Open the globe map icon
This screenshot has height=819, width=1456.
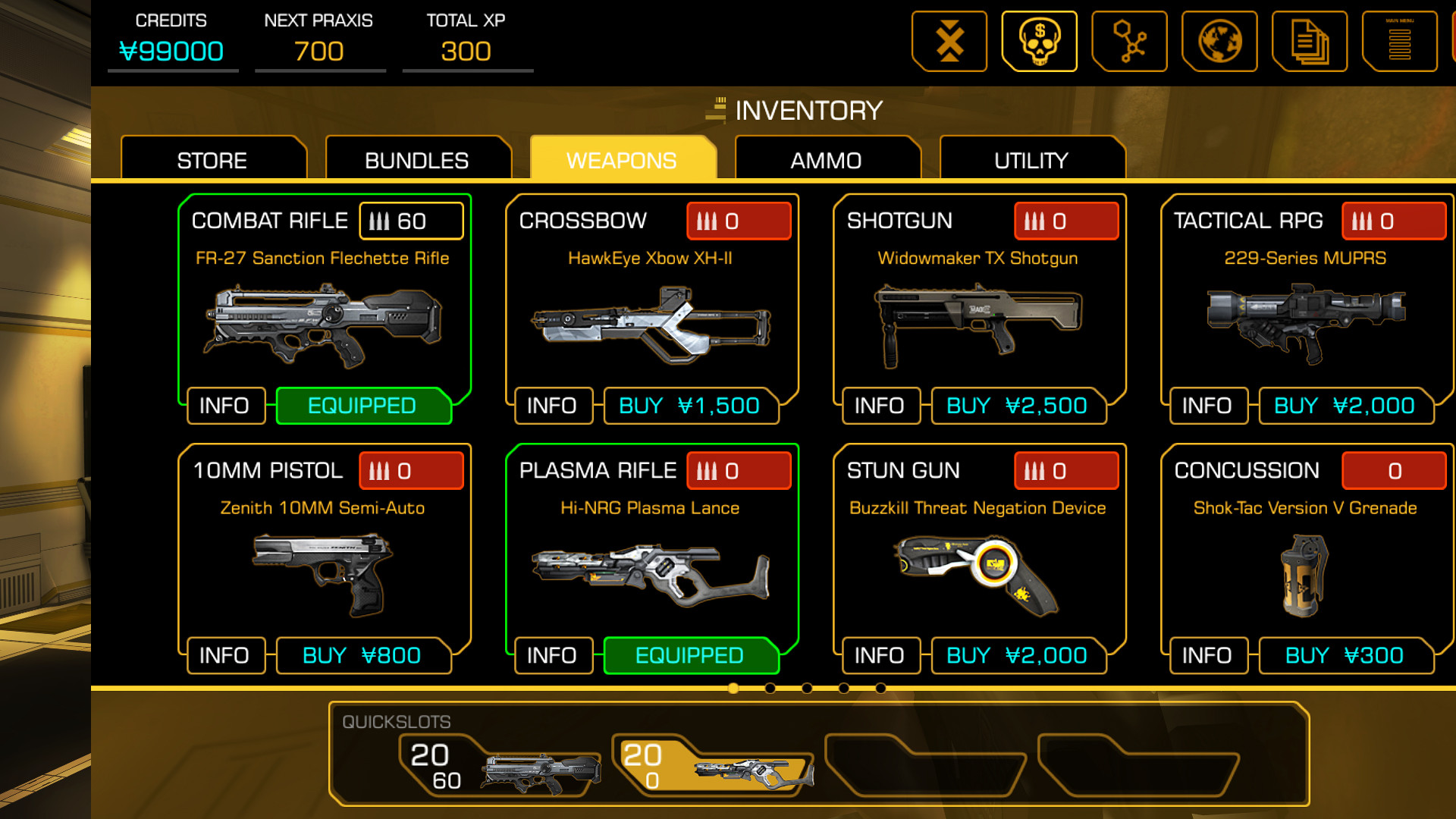point(1219,42)
